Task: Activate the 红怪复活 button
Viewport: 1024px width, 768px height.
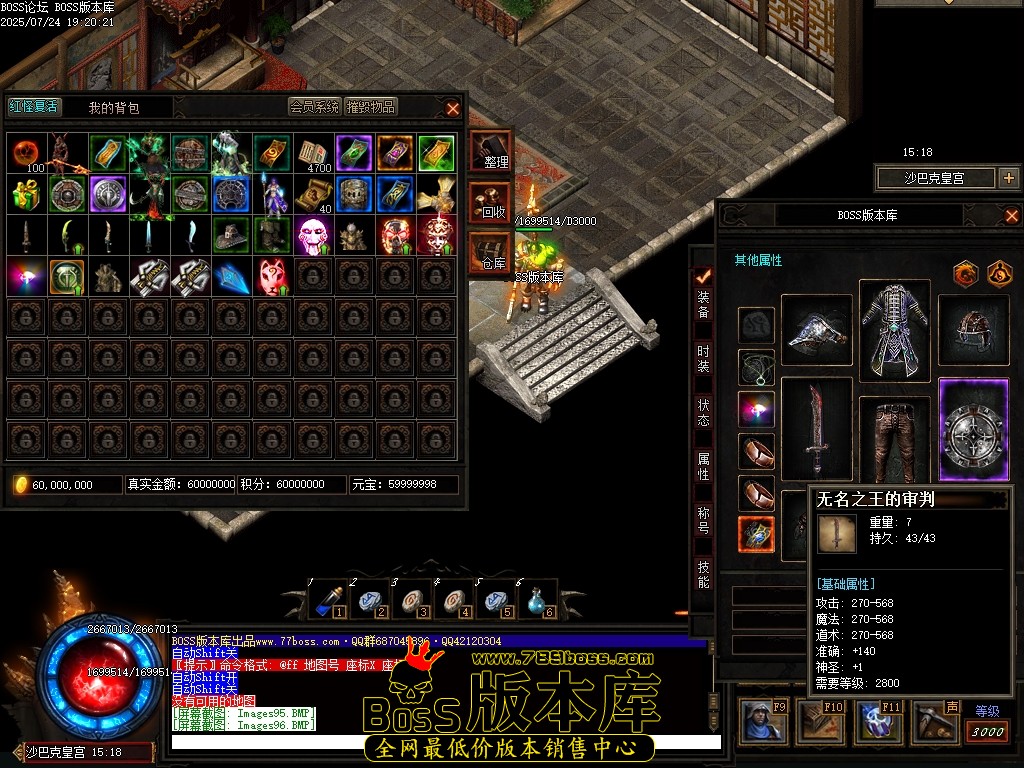Action: 34,107
